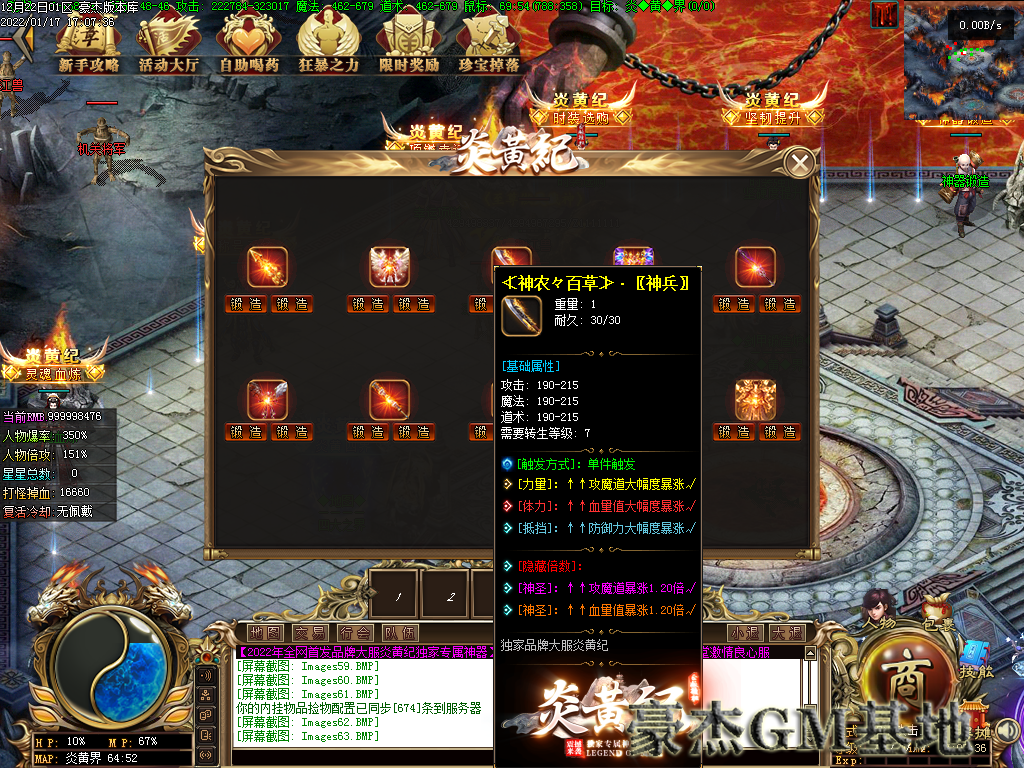Open the 活动大厅 activity hall
Image resolution: width=1024 pixels, height=768 pixels.
click(x=169, y=46)
